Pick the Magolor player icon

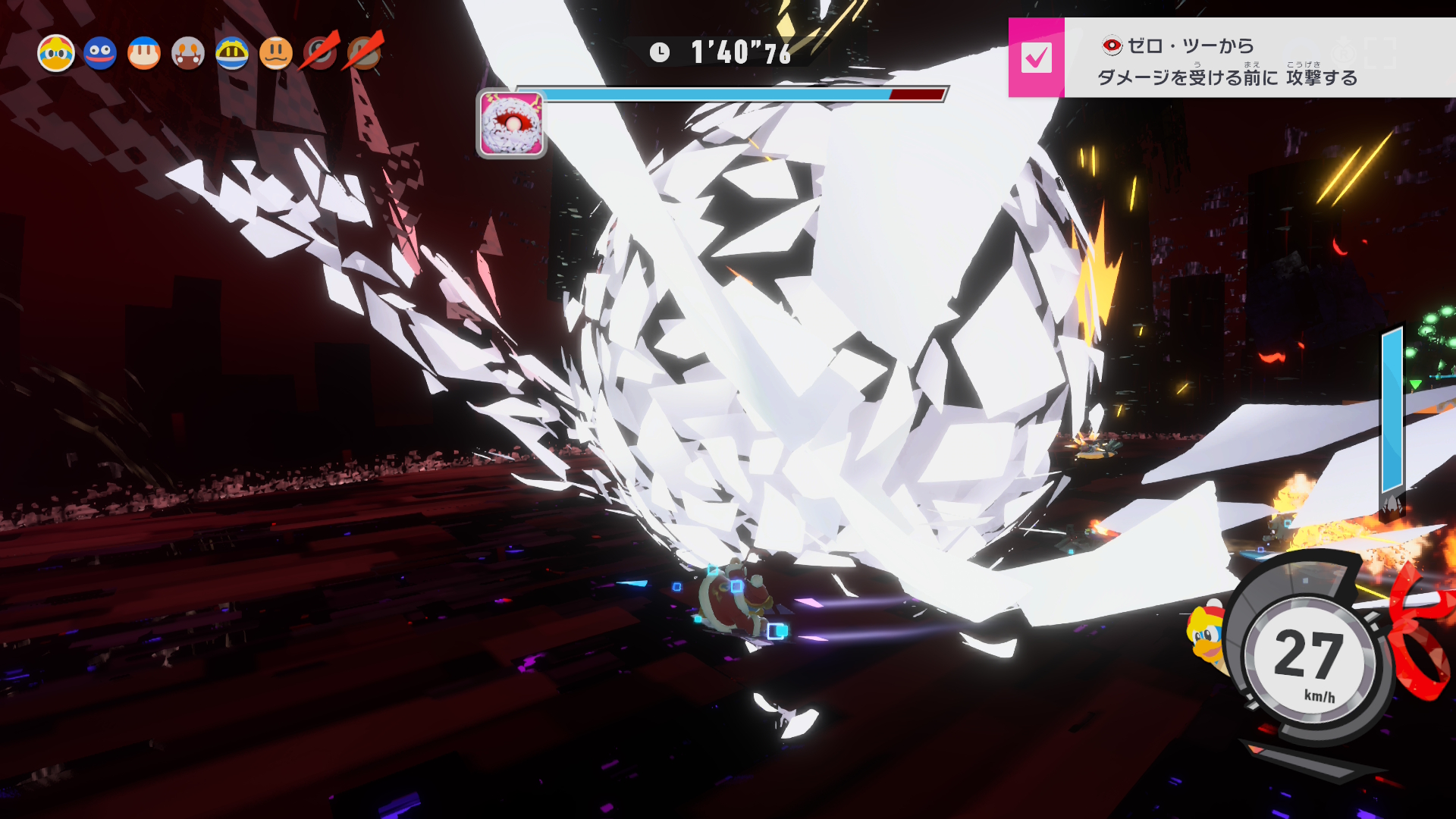(x=232, y=54)
